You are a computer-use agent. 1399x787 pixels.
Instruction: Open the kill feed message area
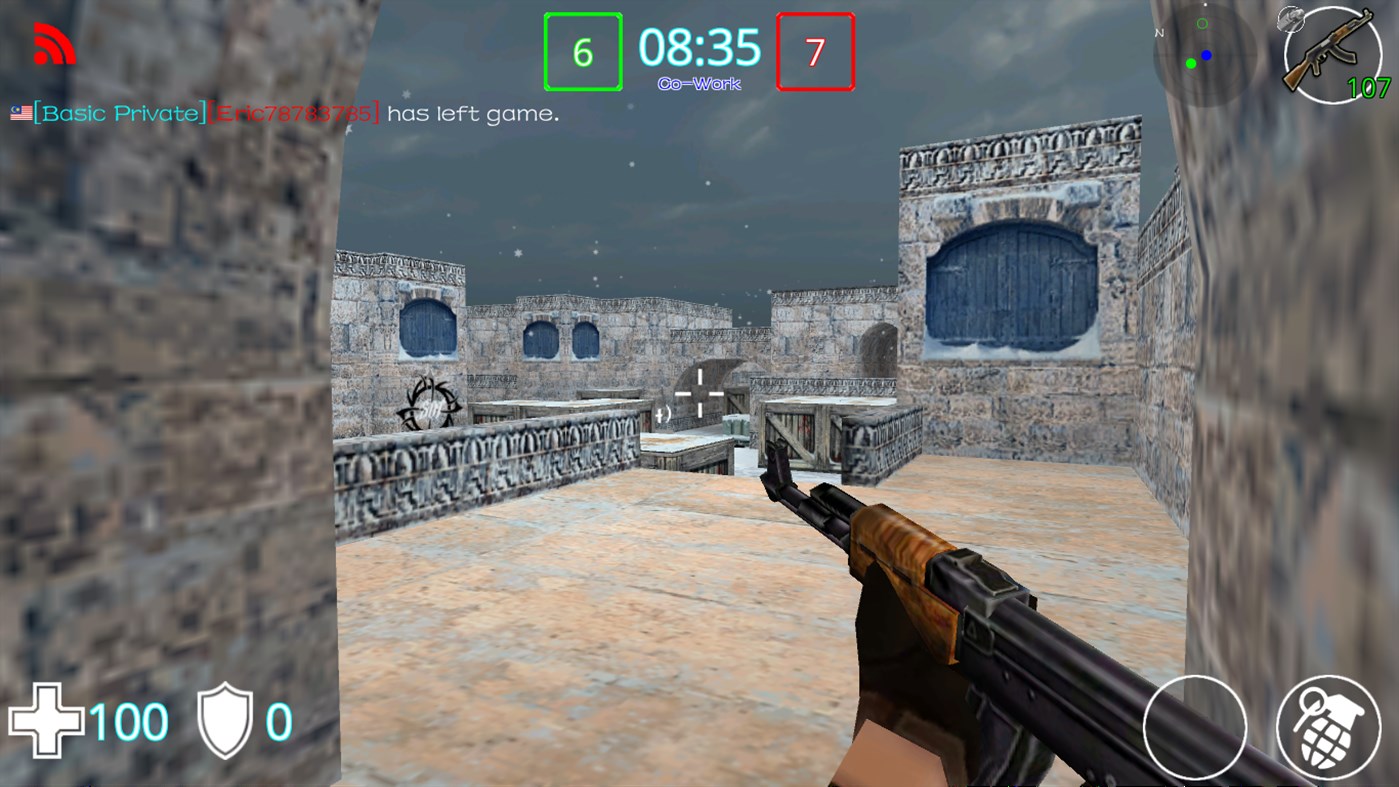point(283,113)
